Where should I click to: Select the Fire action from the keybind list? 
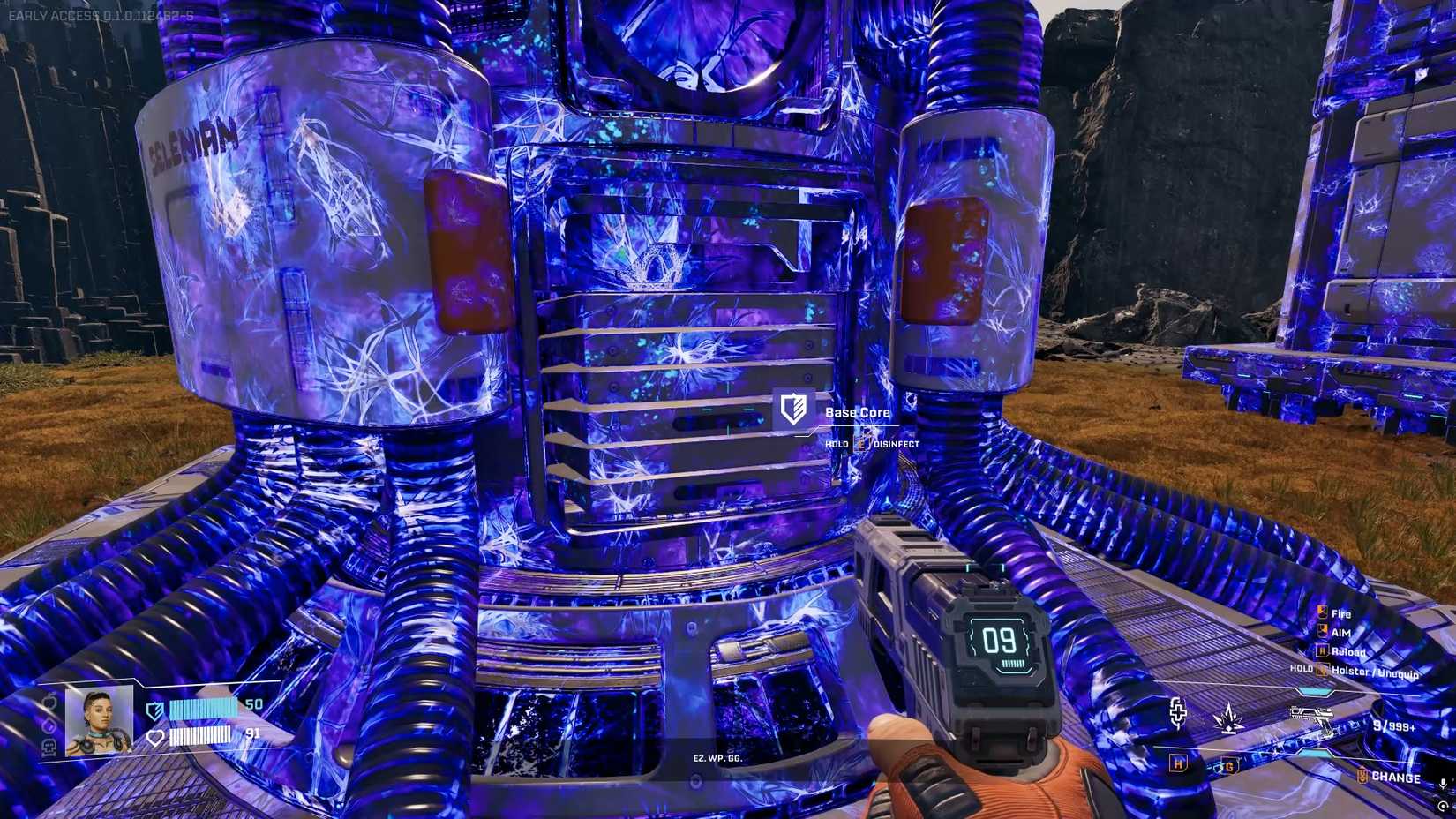coord(1340,614)
